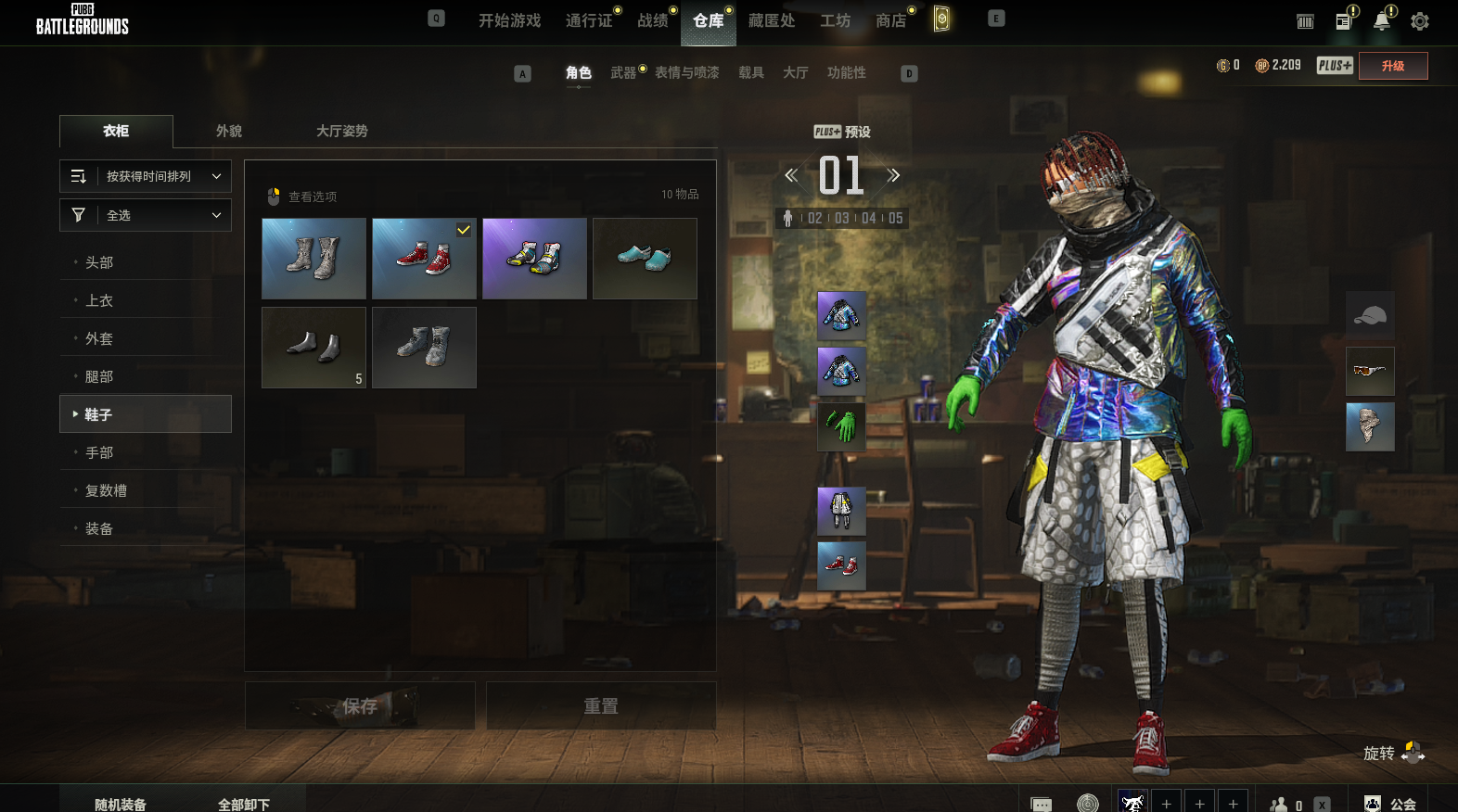Switch to the 武器 sub-tab
Screen dimensions: 1458x812
tap(623, 72)
